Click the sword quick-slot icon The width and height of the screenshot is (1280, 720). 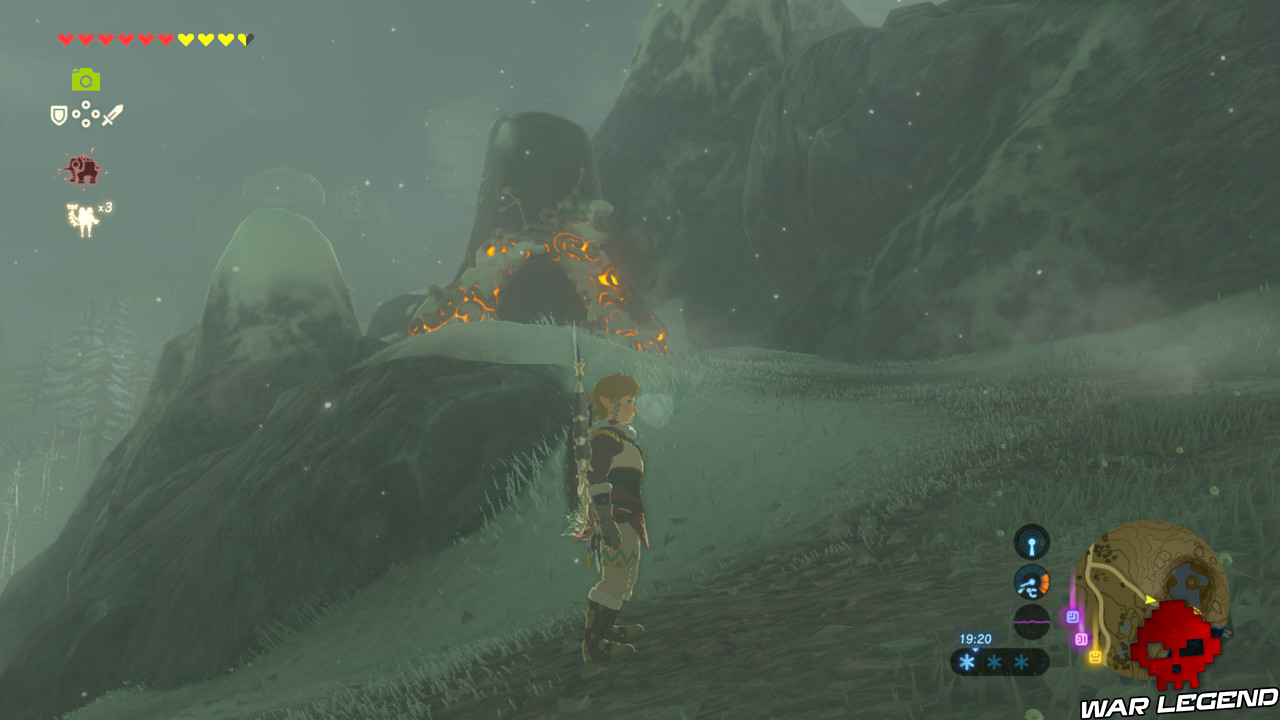(111, 115)
